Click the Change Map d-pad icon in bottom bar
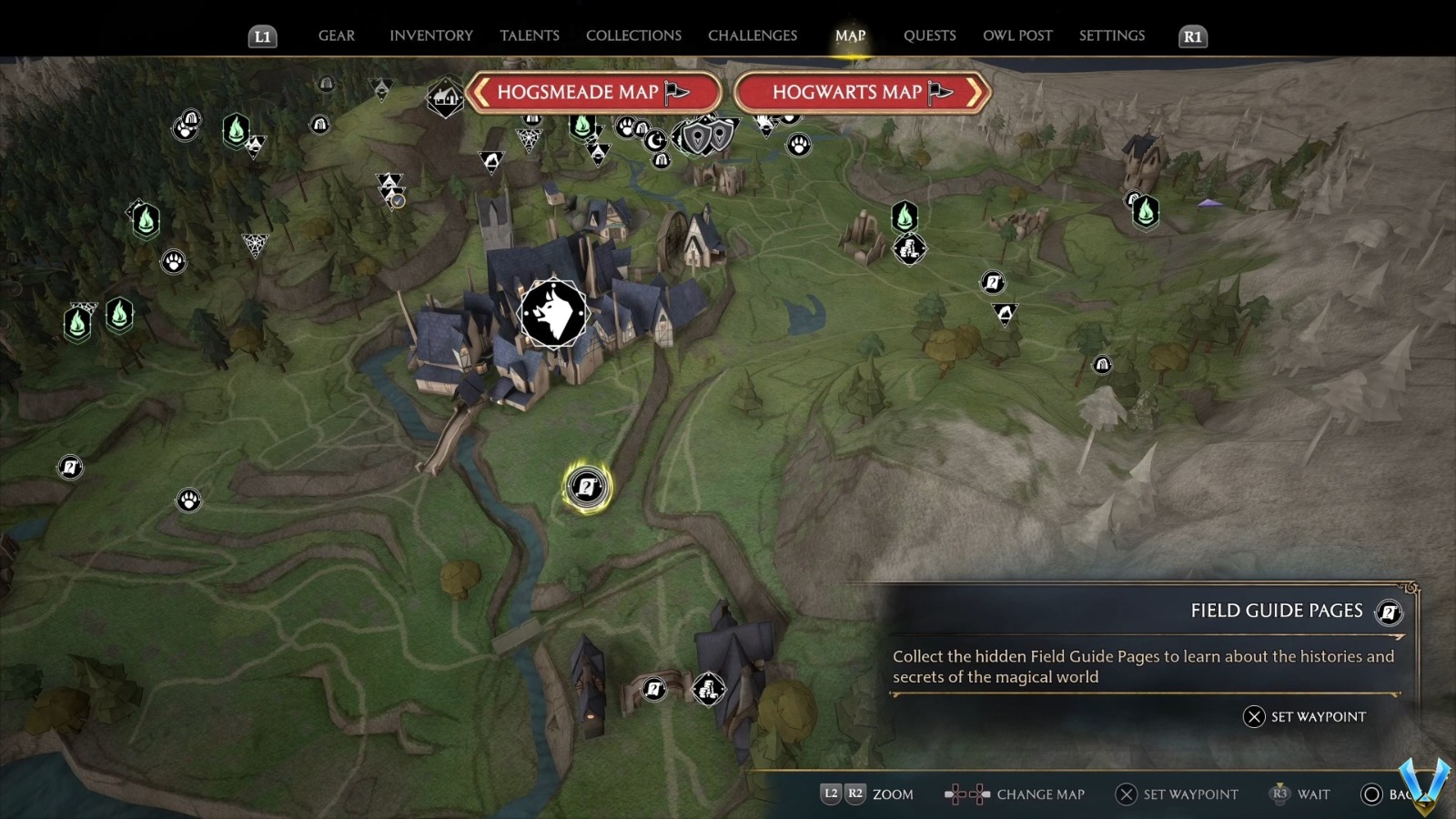 (966, 794)
